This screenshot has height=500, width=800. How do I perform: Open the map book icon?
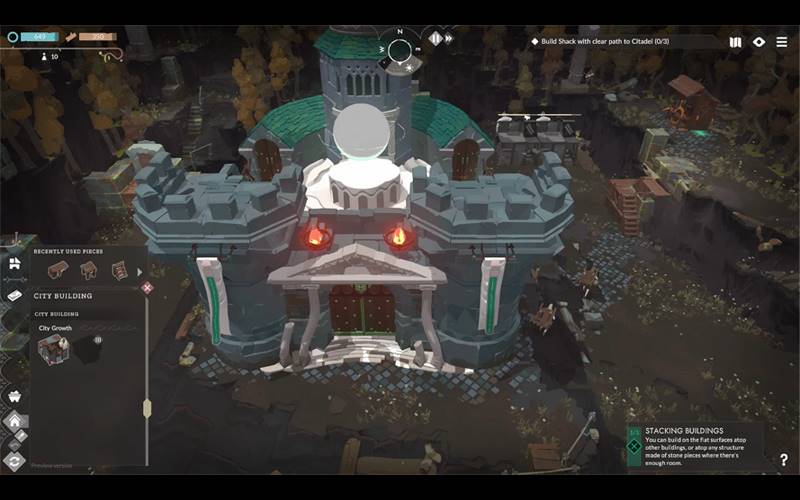(736, 42)
